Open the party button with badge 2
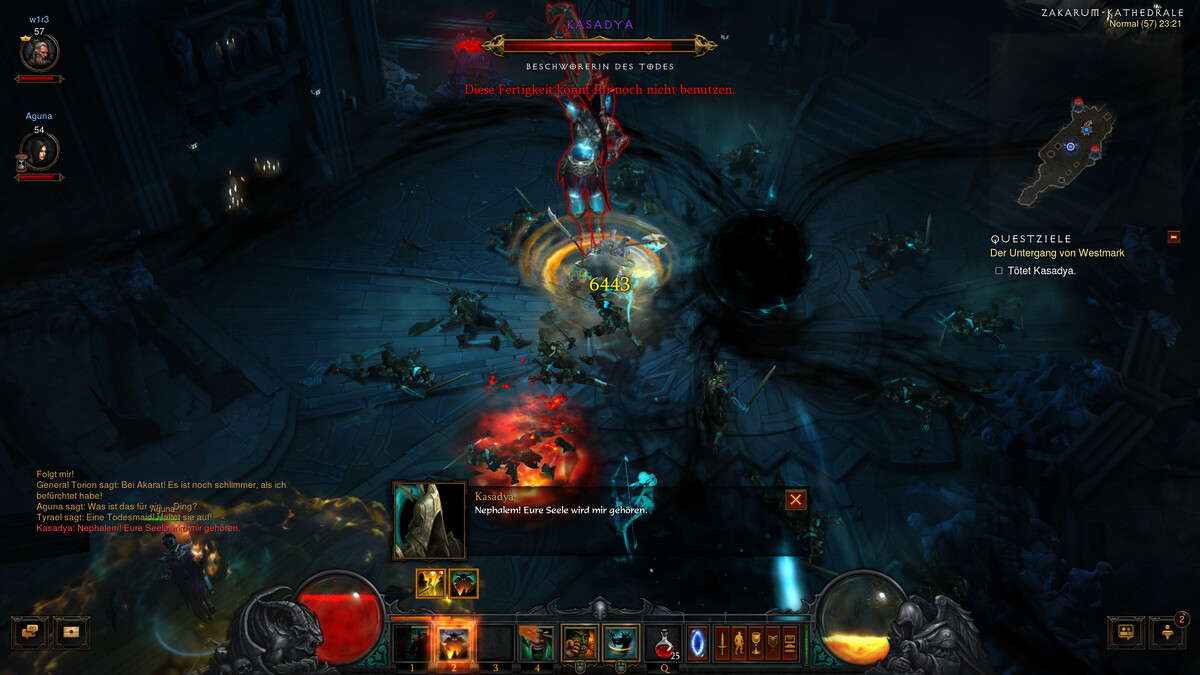The height and width of the screenshot is (675, 1200). click(1167, 632)
